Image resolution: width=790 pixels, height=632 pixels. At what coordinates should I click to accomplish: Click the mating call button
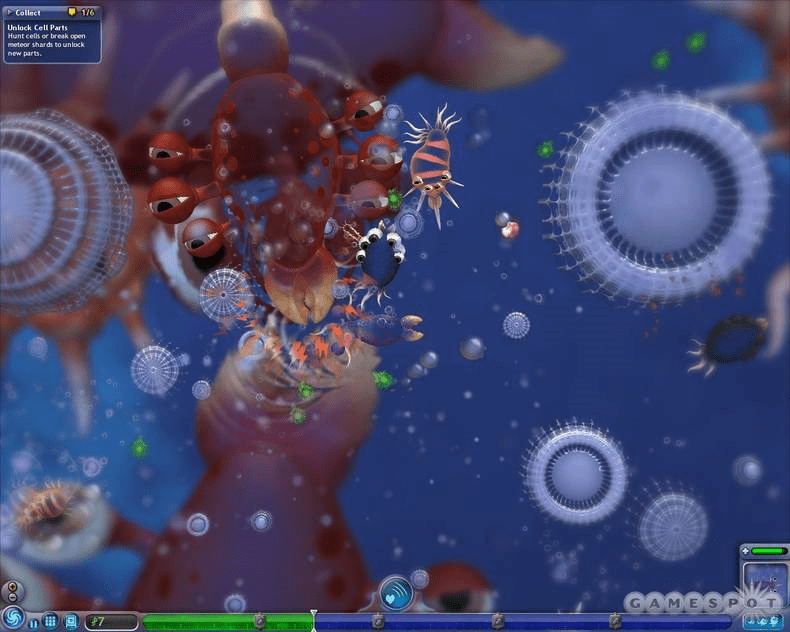click(396, 593)
